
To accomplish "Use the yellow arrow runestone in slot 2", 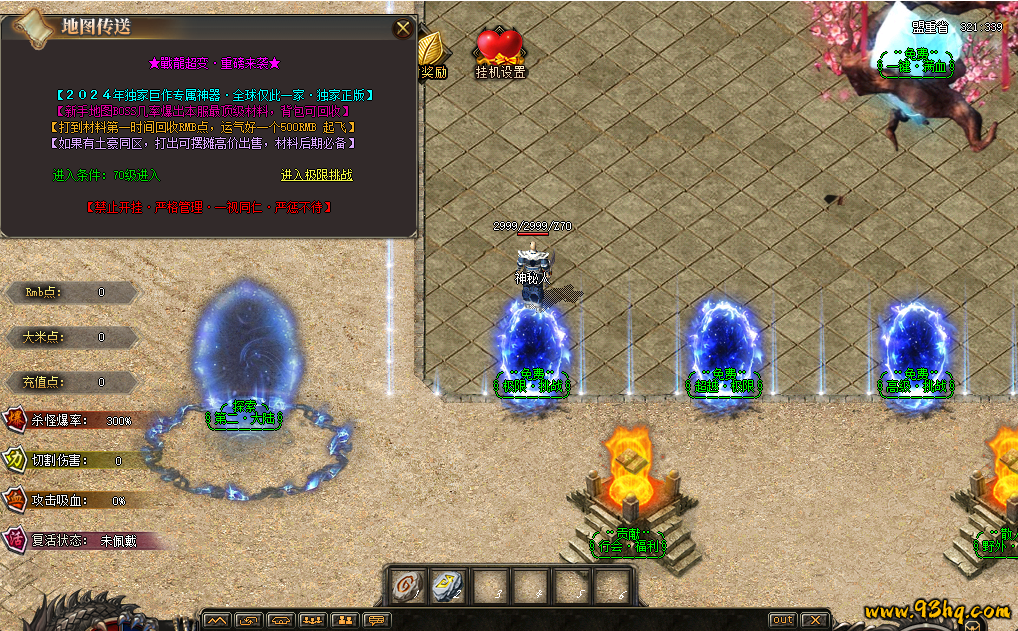I will pyautogui.click(x=447, y=586).
